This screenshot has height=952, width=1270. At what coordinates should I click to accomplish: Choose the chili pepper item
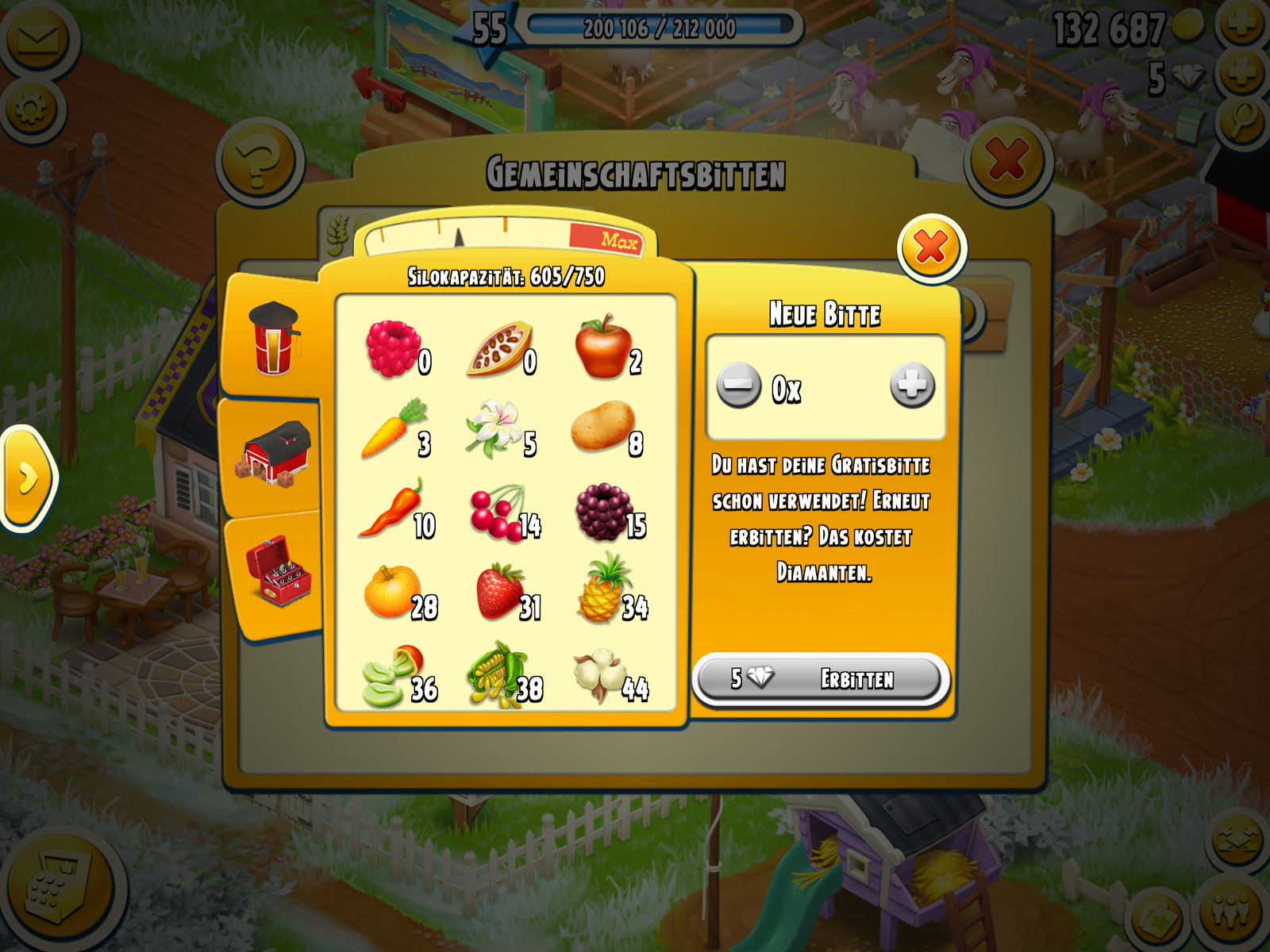(x=394, y=510)
